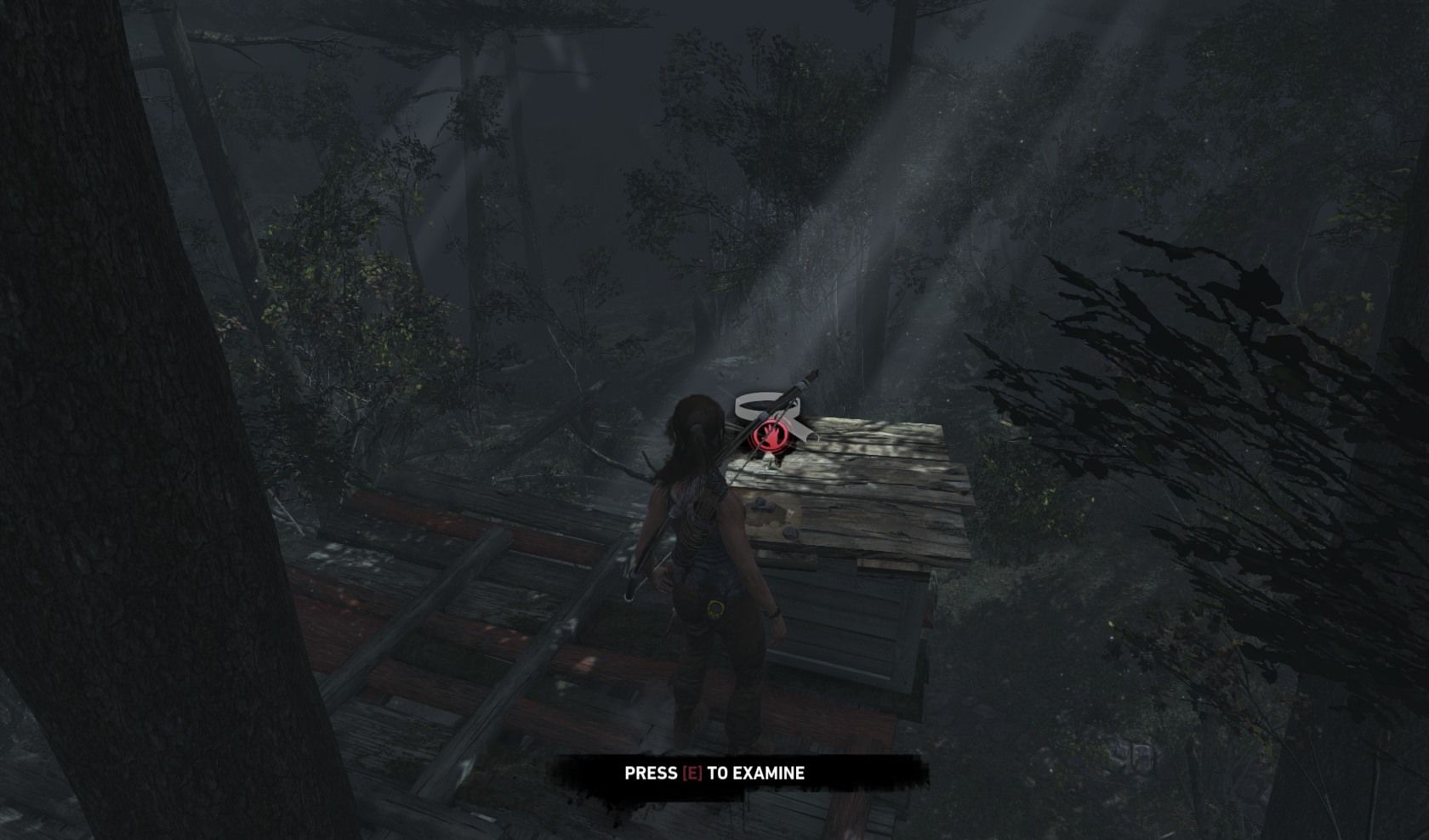Click the red hand interaction marker
Viewport: 1429px width, 840px height.
pyautogui.click(x=767, y=436)
